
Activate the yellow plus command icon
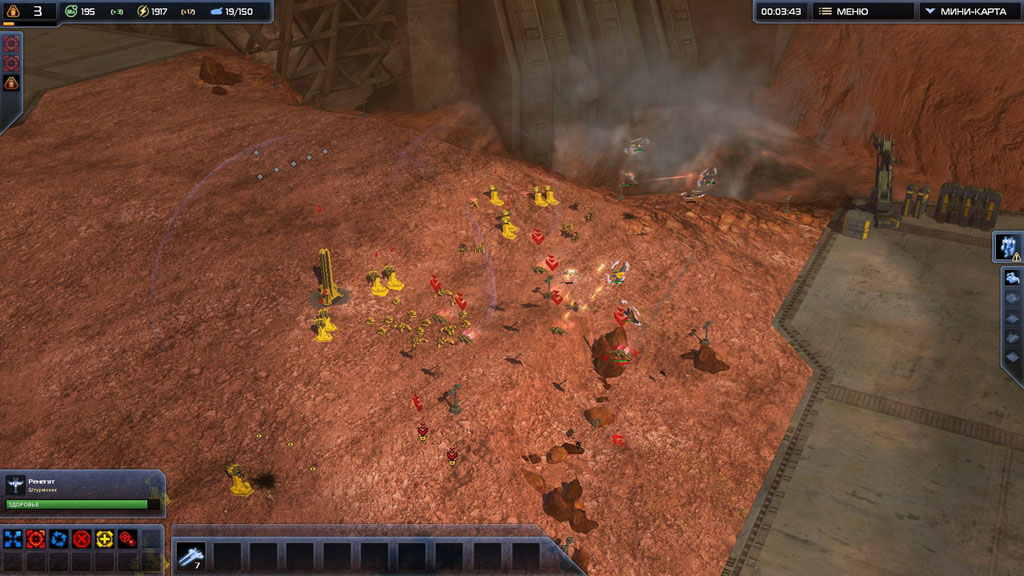[x=105, y=539]
